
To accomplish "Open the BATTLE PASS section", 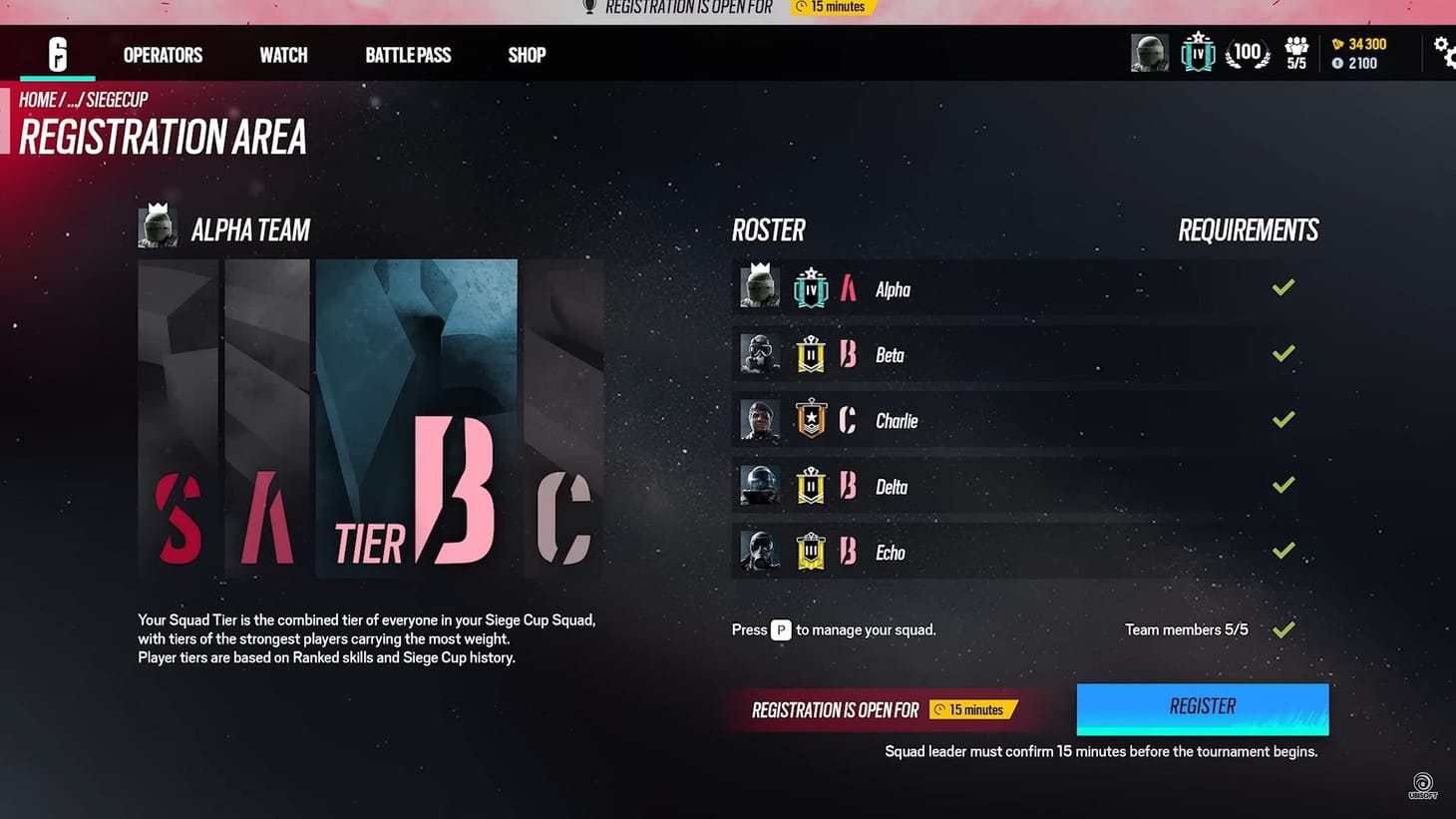I will tap(408, 55).
